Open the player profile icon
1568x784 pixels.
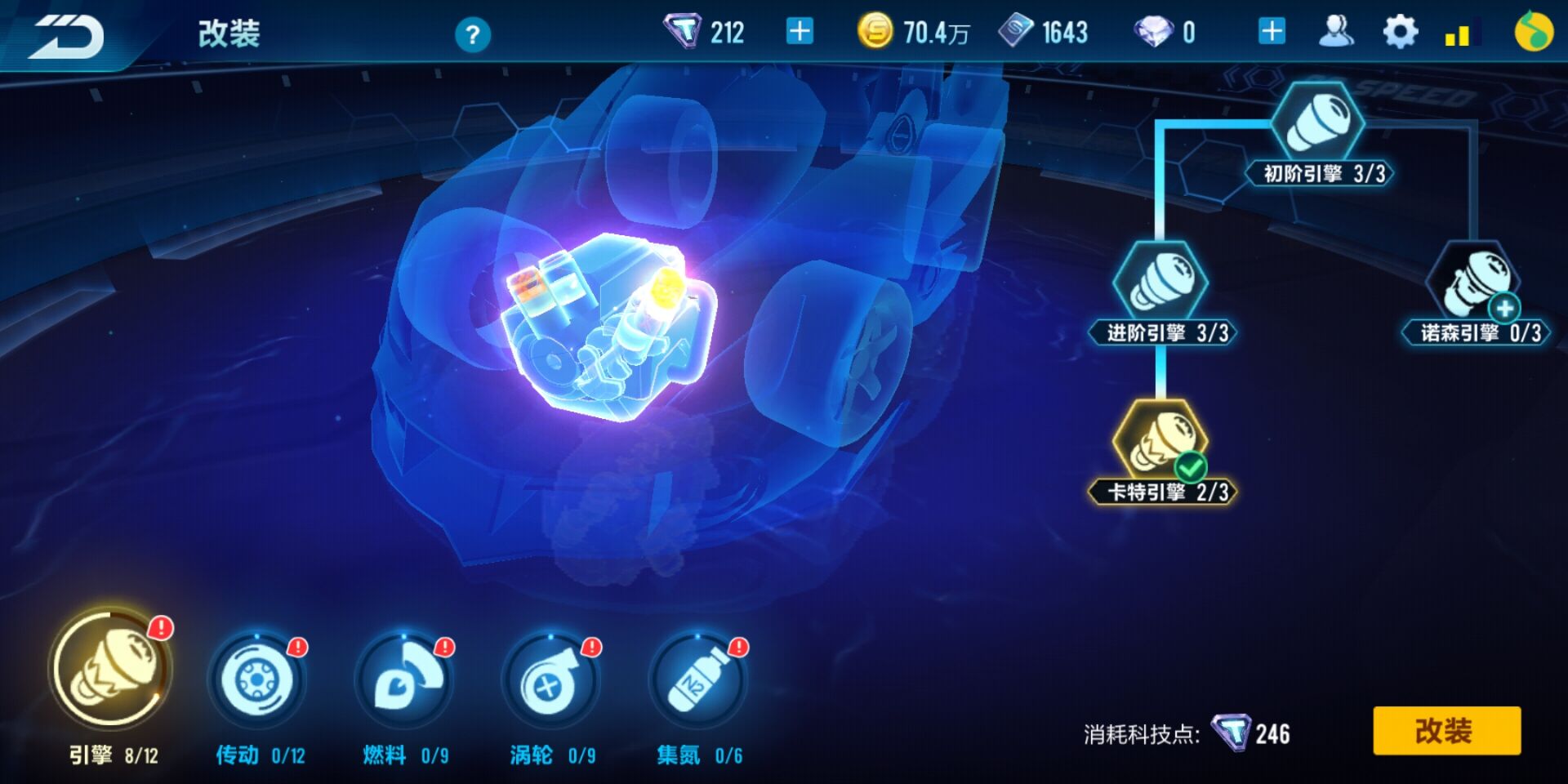point(1337,31)
